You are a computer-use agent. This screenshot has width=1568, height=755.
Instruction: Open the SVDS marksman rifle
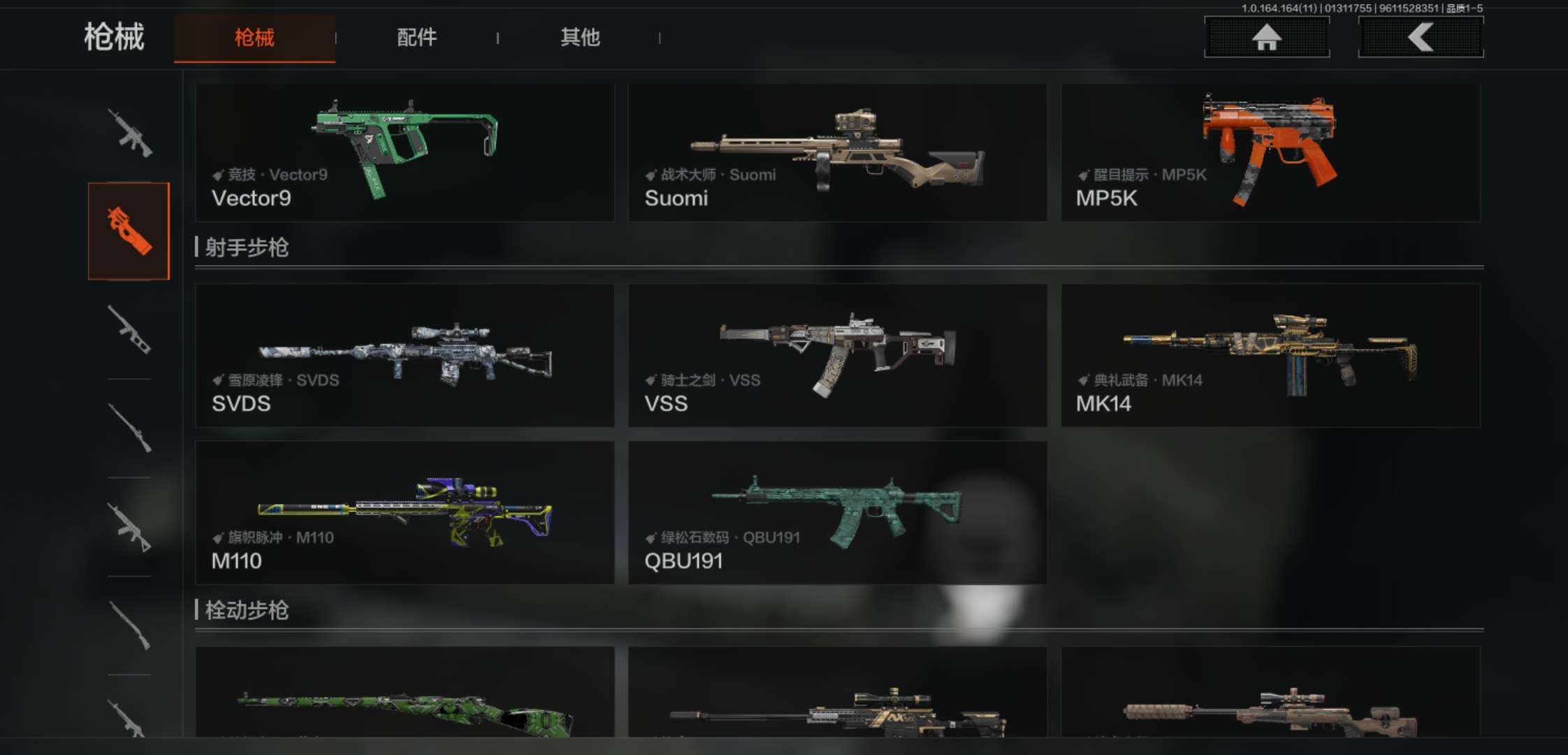tap(405, 355)
